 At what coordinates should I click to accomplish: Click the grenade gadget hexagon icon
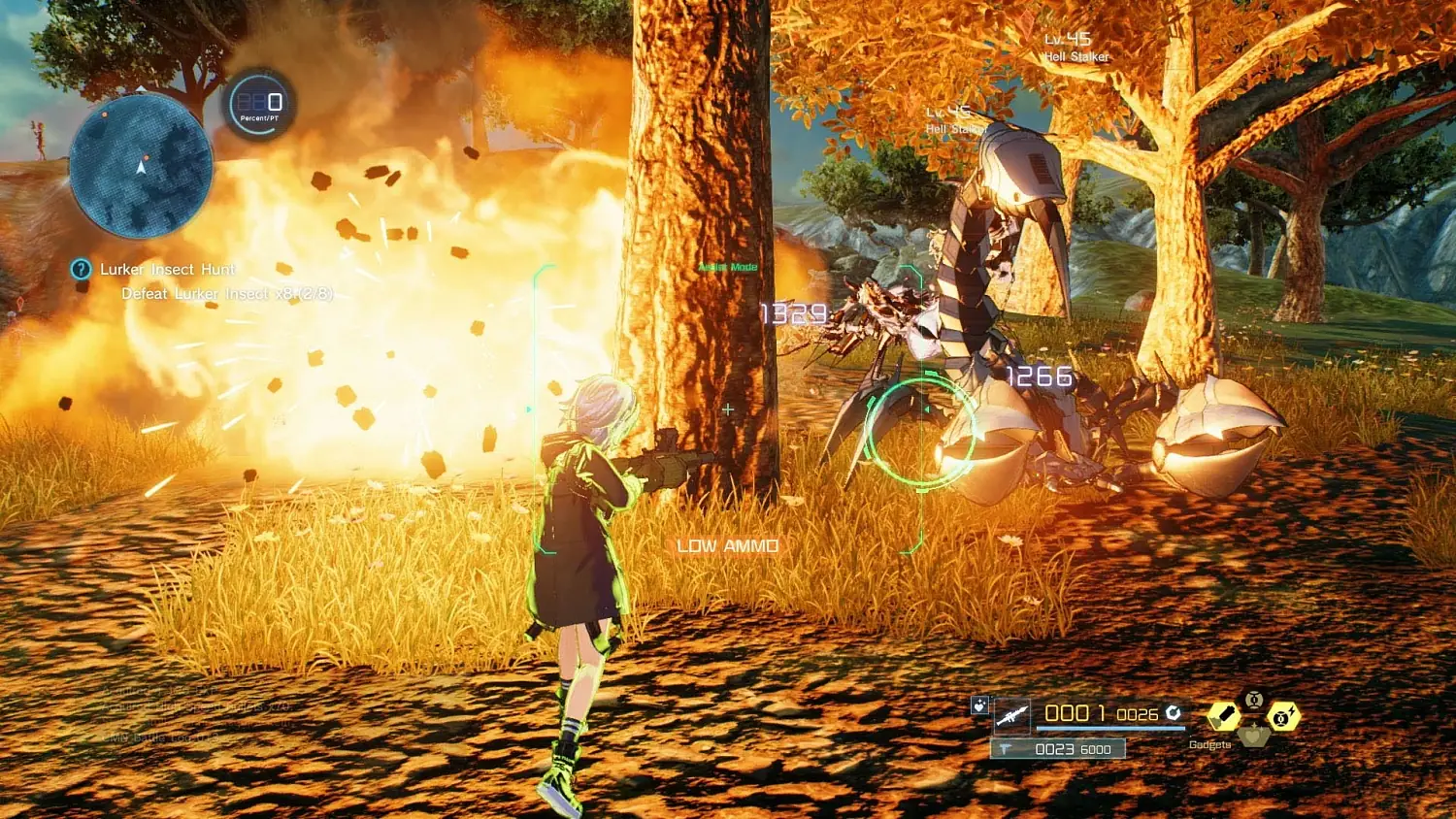[1224, 714]
